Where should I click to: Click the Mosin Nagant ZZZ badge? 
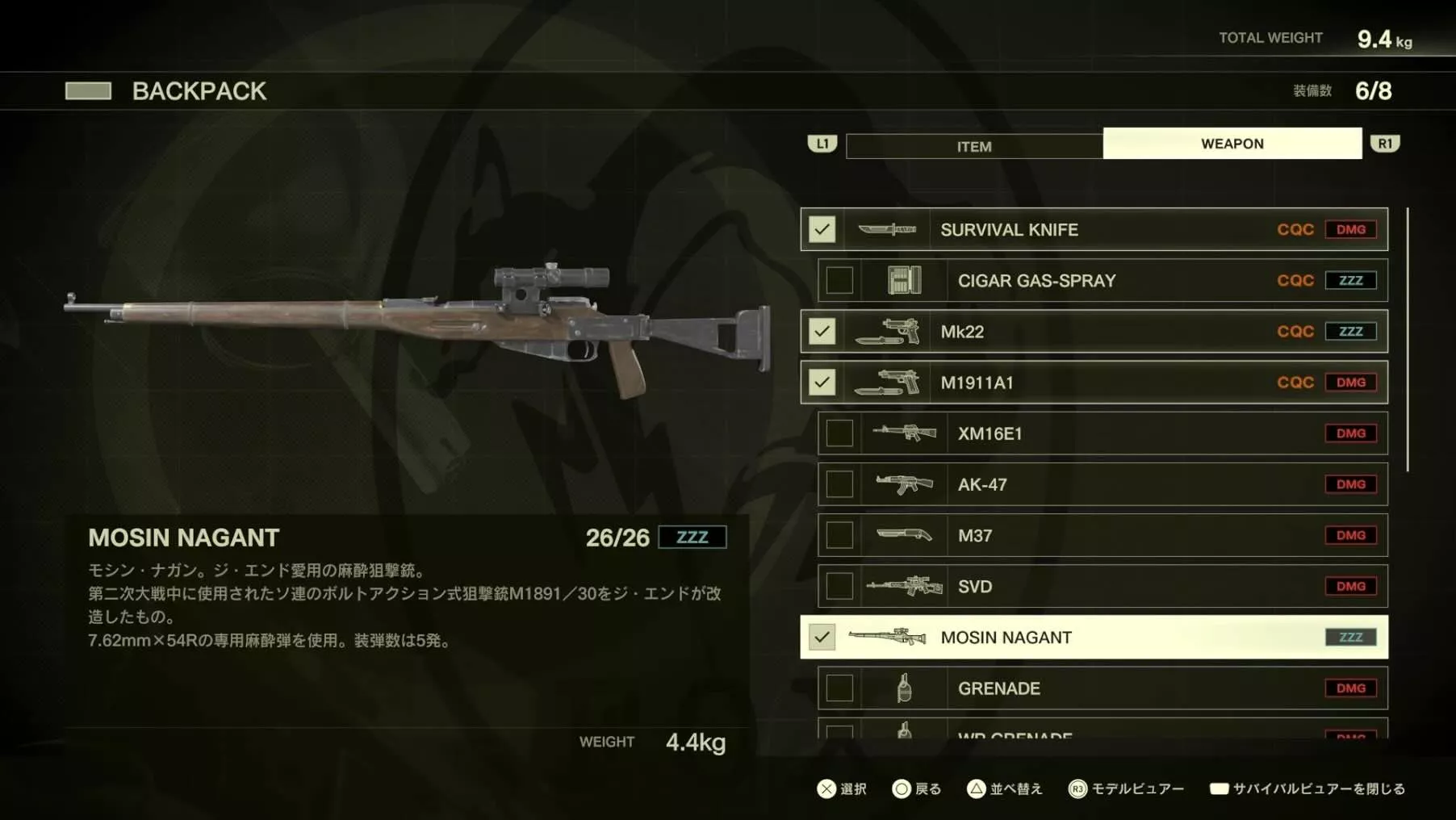pyautogui.click(x=1350, y=637)
